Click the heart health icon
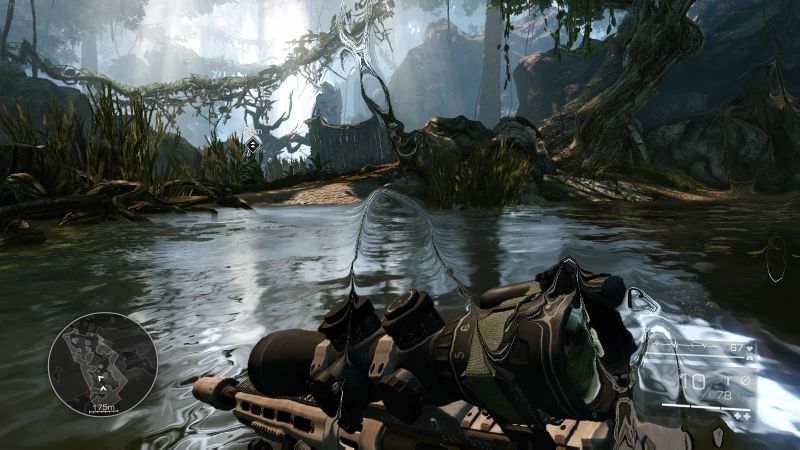This screenshot has width=800, height=450. click(750, 348)
